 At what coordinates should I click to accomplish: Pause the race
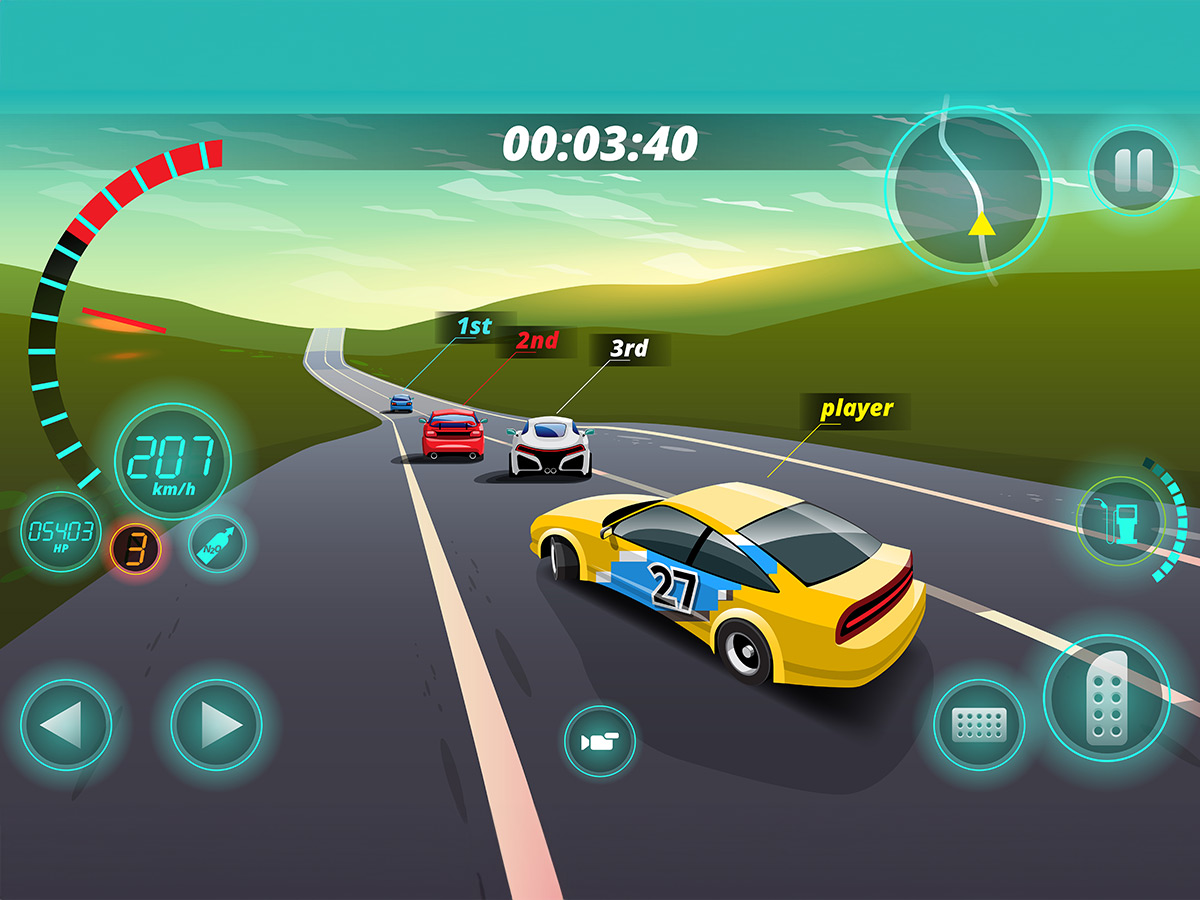point(1133,169)
